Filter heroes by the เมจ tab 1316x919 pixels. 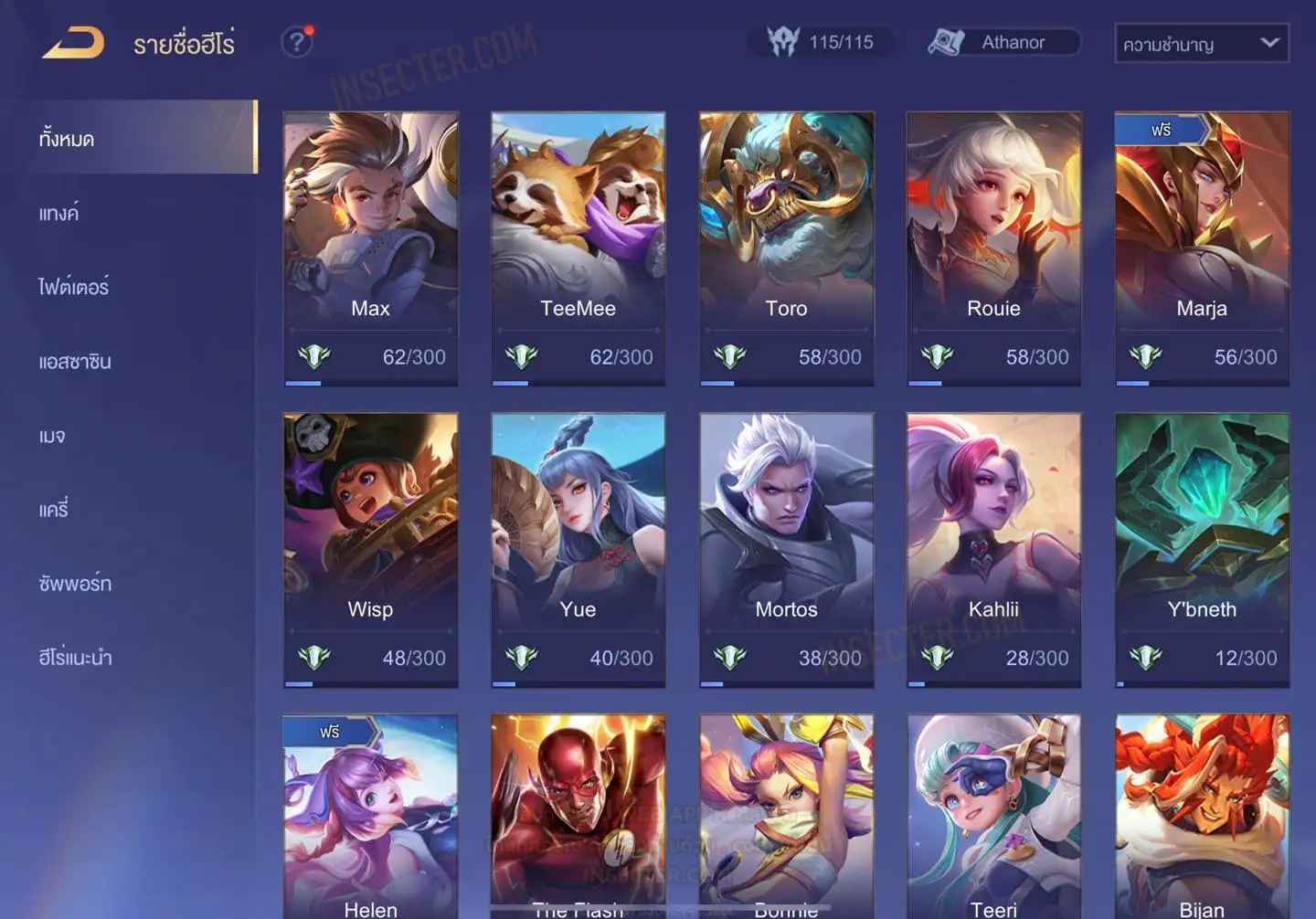[x=52, y=436]
